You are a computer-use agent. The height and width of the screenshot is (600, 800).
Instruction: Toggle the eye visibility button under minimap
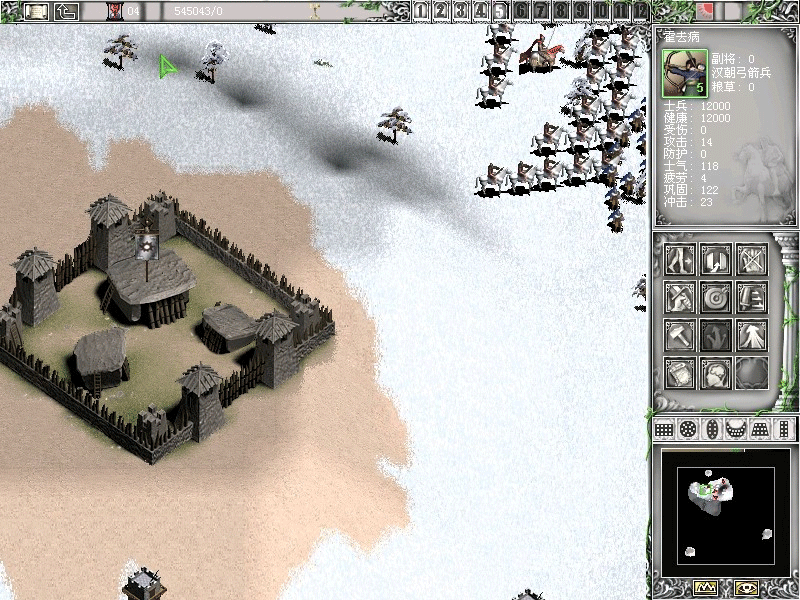[746, 587]
